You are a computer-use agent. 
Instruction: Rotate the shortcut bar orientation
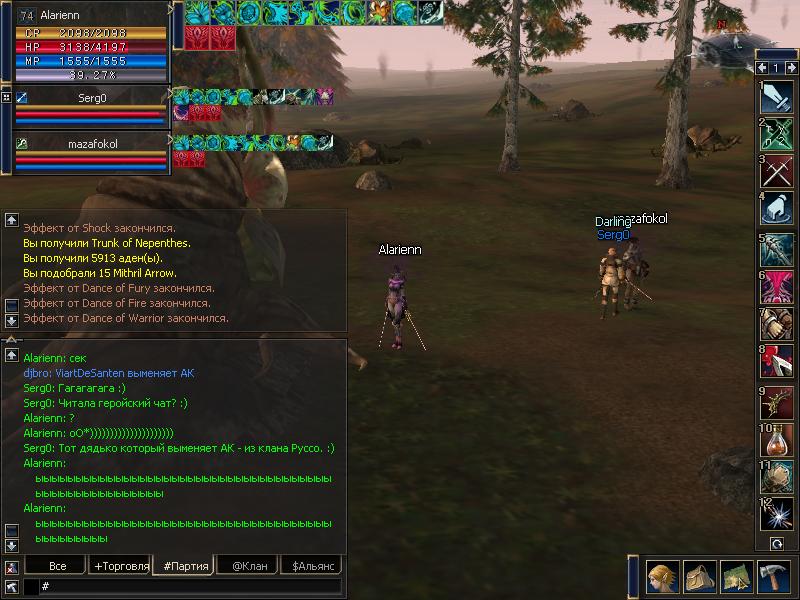click(x=776, y=543)
